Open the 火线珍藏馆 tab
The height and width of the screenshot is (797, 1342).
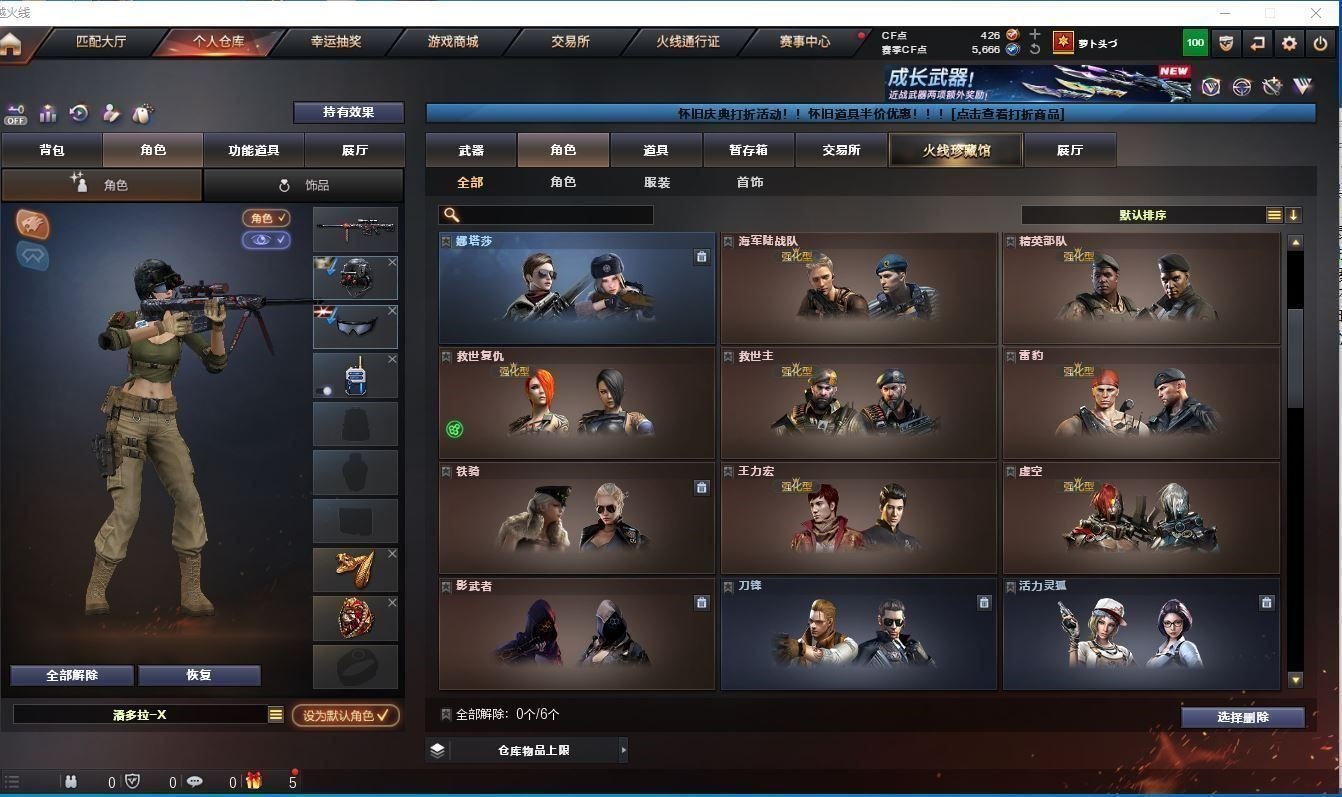point(955,150)
